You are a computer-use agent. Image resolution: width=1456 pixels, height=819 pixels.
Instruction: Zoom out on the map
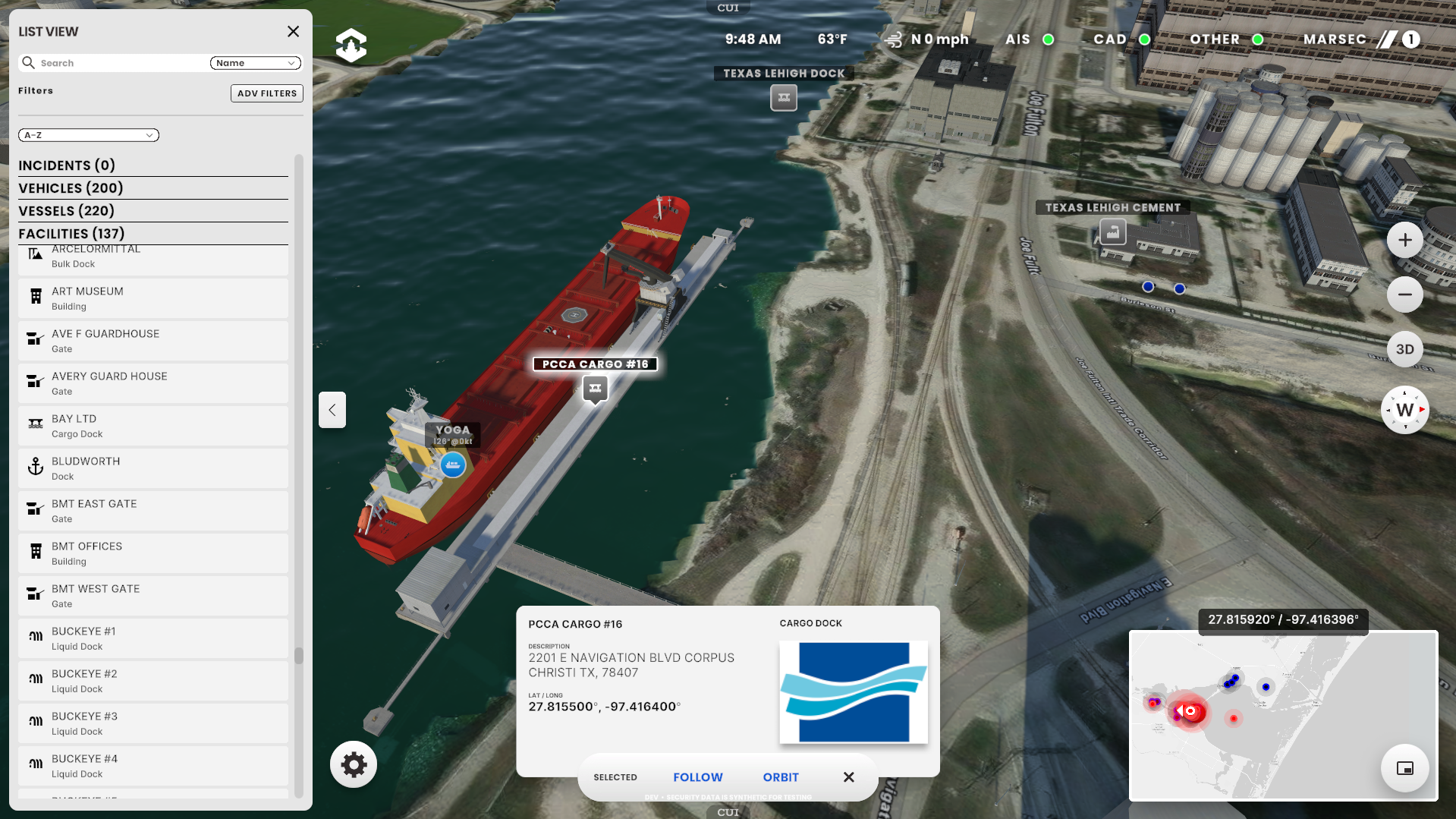coord(1404,295)
